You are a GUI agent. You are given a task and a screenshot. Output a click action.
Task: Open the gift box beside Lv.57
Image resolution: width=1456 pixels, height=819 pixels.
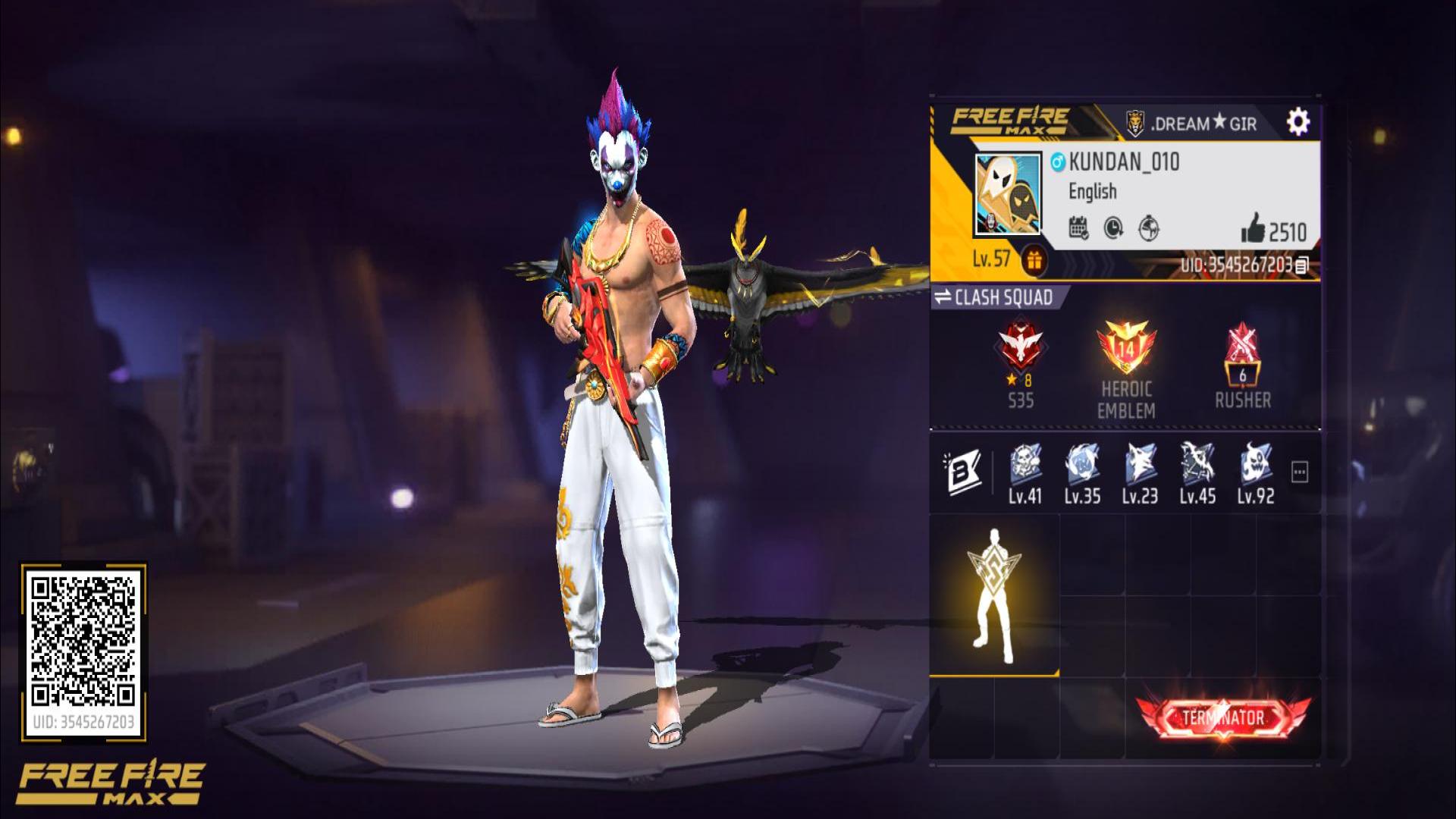[1033, 260]
